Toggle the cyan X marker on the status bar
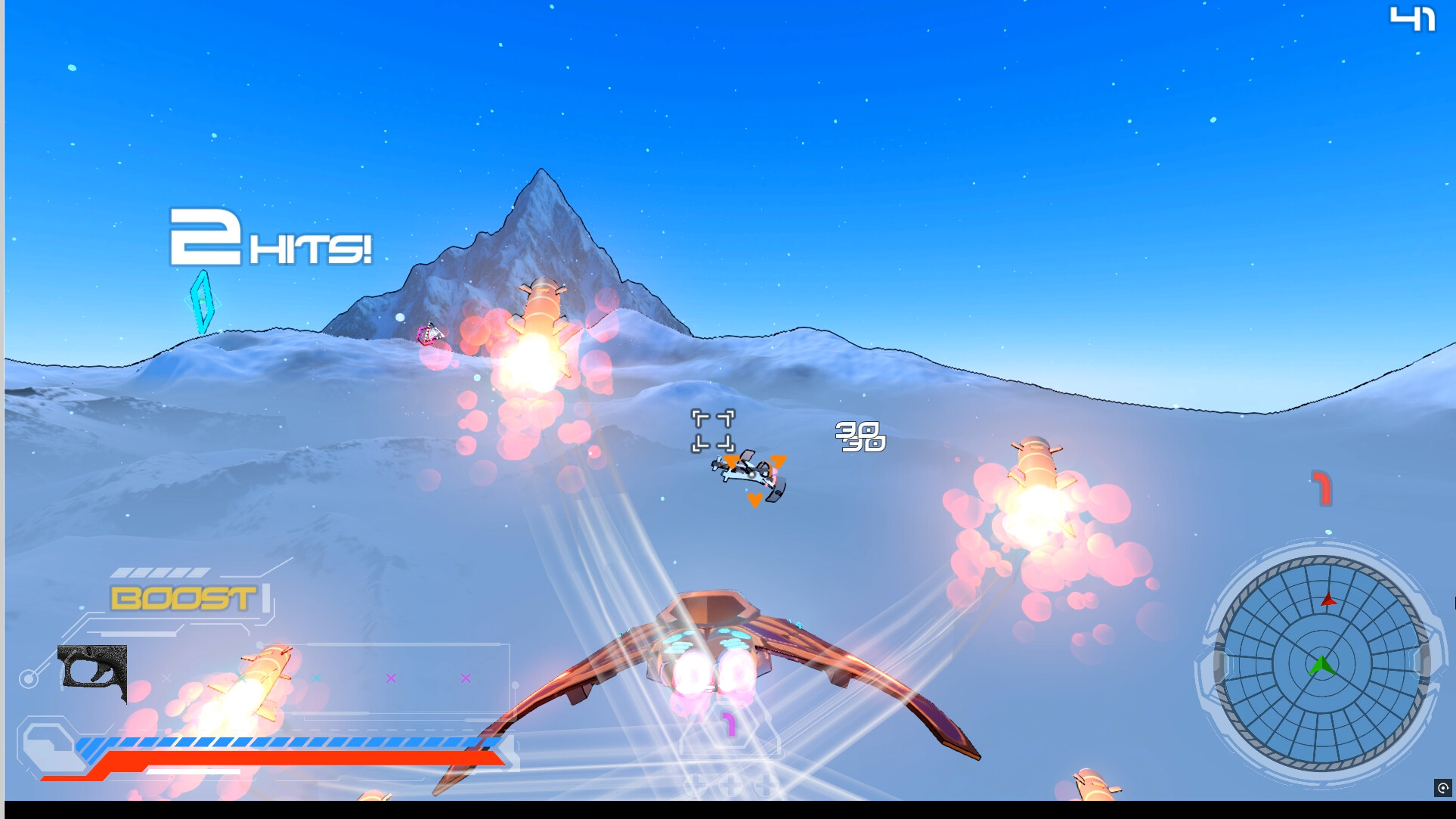This screenshot has height=819, width=1456. [x=316, y=678]
